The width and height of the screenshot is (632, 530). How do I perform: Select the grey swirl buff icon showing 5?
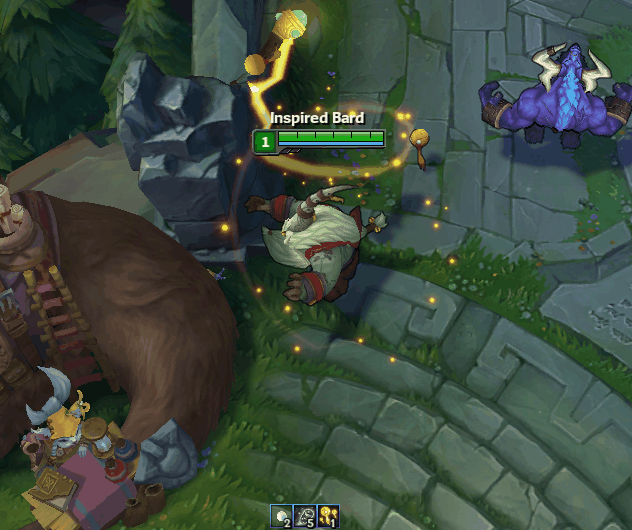[x=305, y=516]
